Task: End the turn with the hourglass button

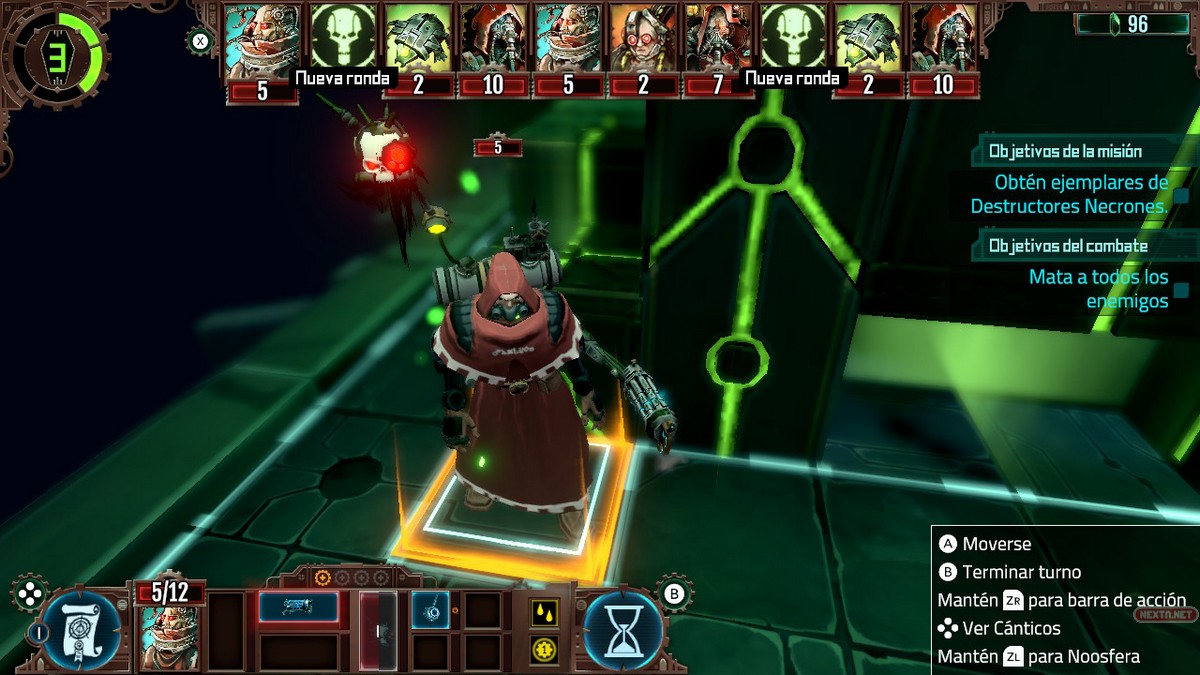Action: coord(623,630)
